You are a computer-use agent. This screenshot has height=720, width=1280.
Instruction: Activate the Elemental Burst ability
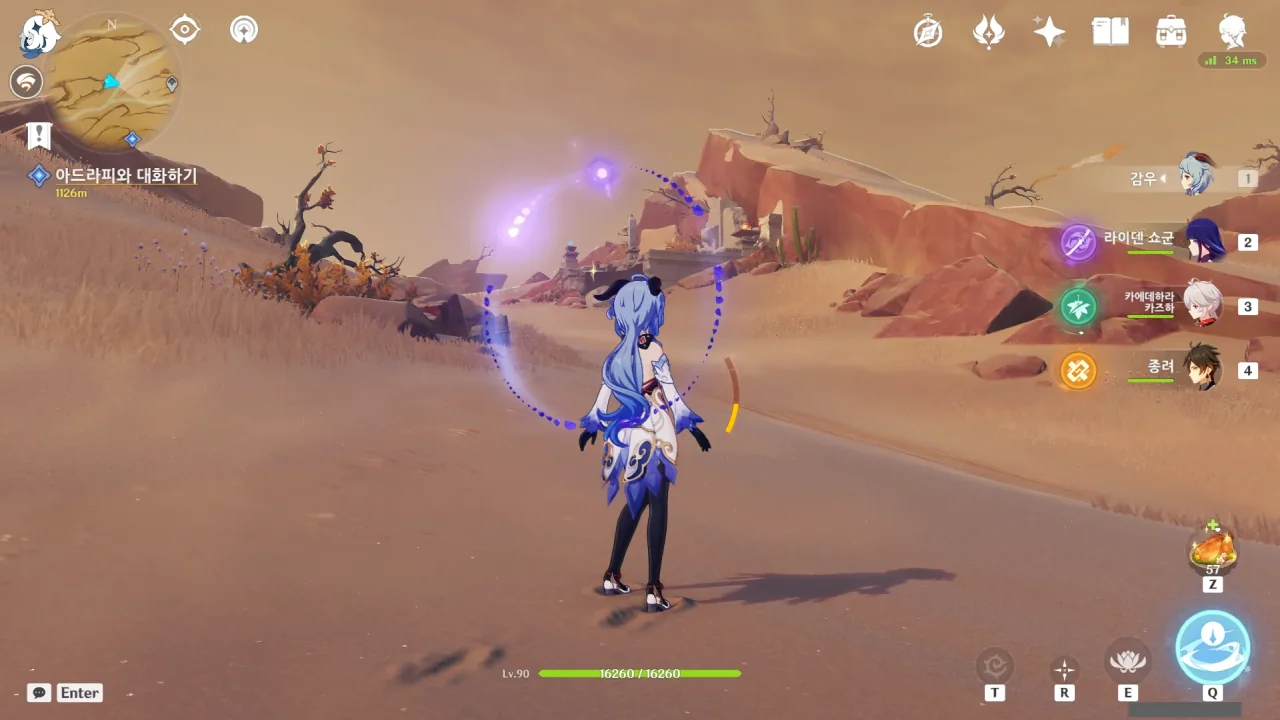click(x=1212, y=647)
